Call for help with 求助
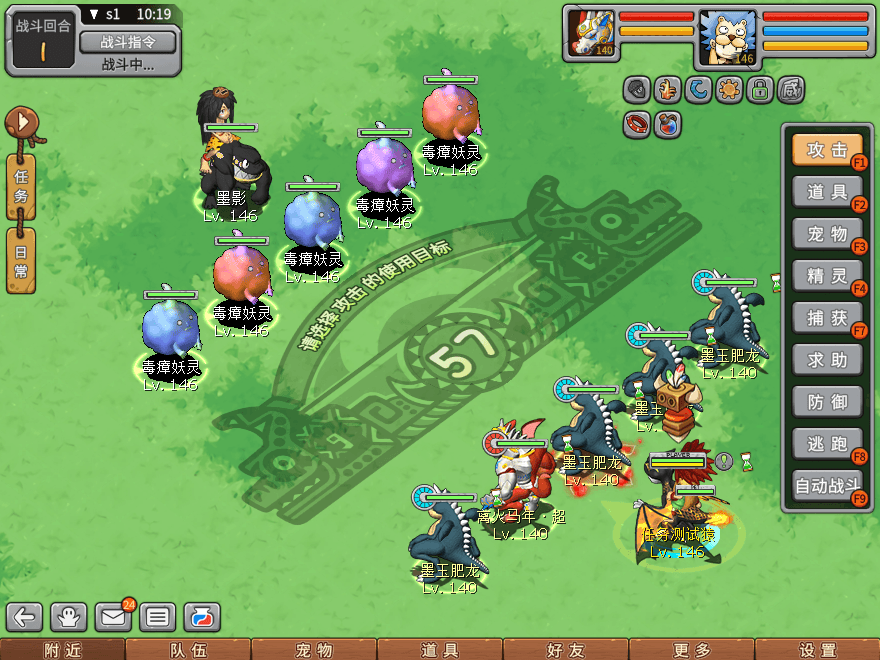This screenshot has height=660, width=880. [x=826, y=360]
